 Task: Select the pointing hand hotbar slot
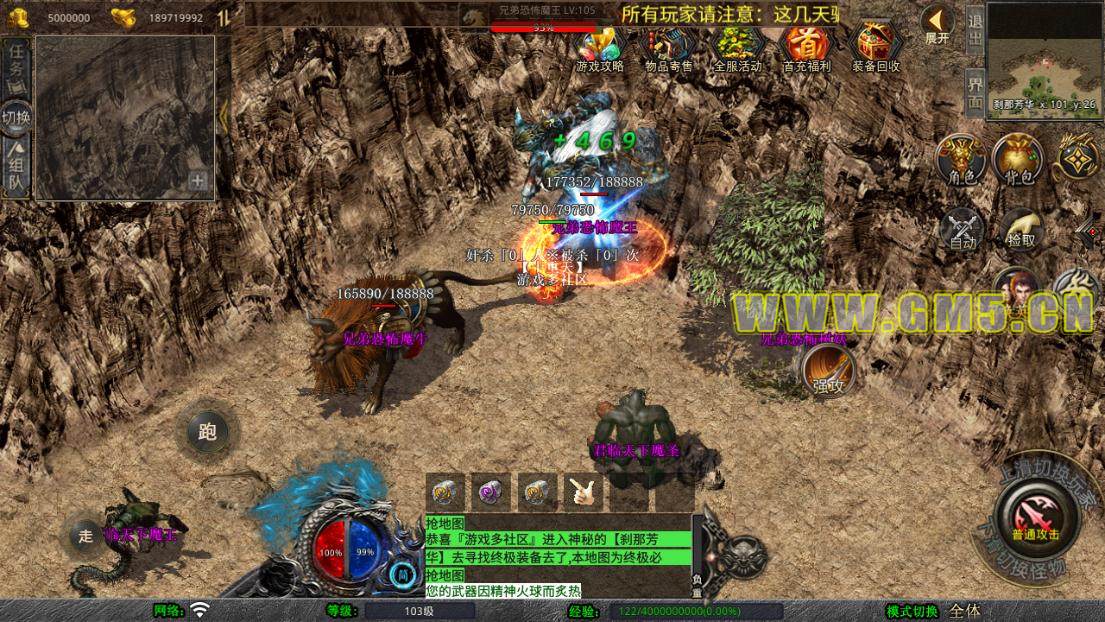pyautogui.click(x=582, y=492)
